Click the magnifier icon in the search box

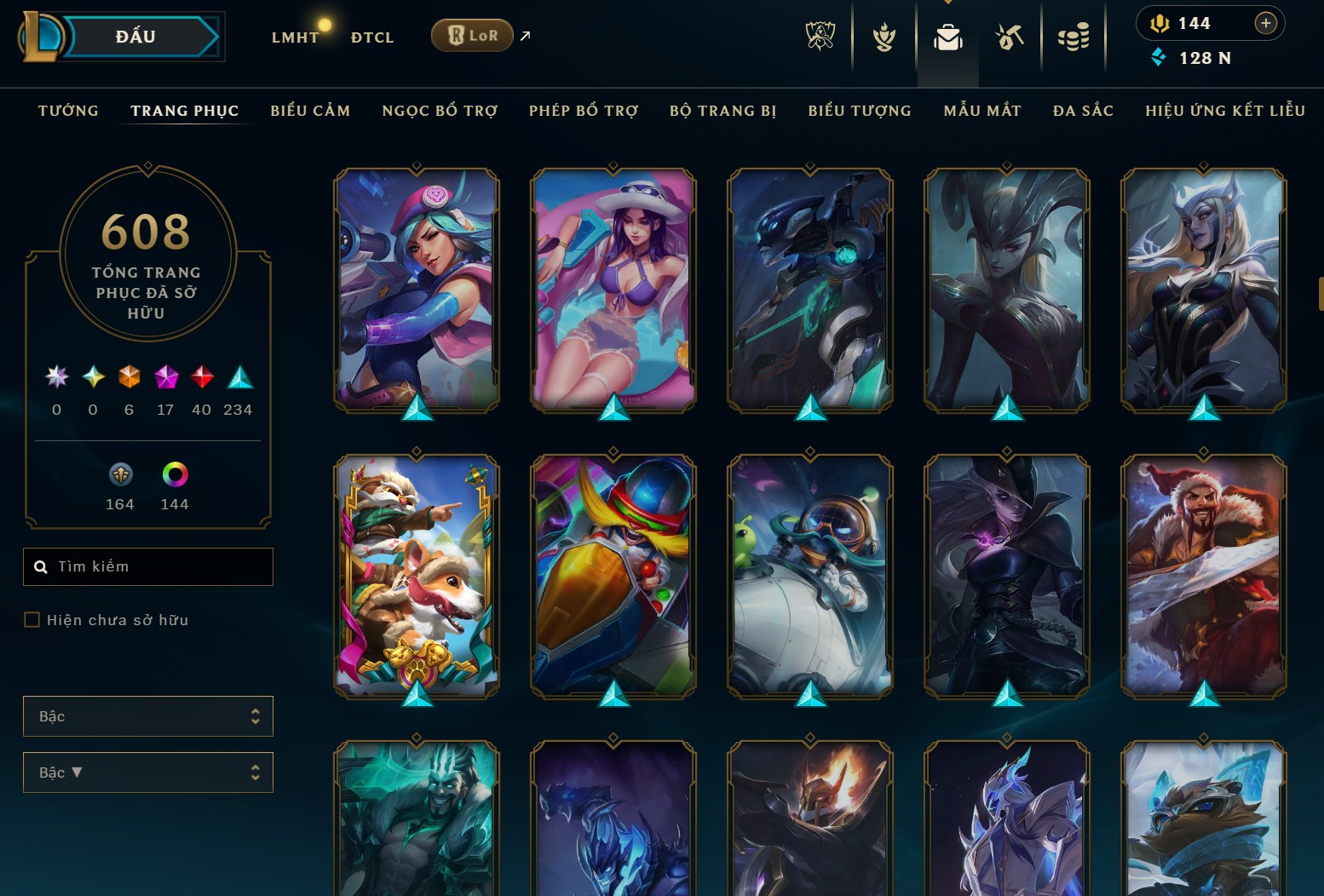(x=41, y=566)
